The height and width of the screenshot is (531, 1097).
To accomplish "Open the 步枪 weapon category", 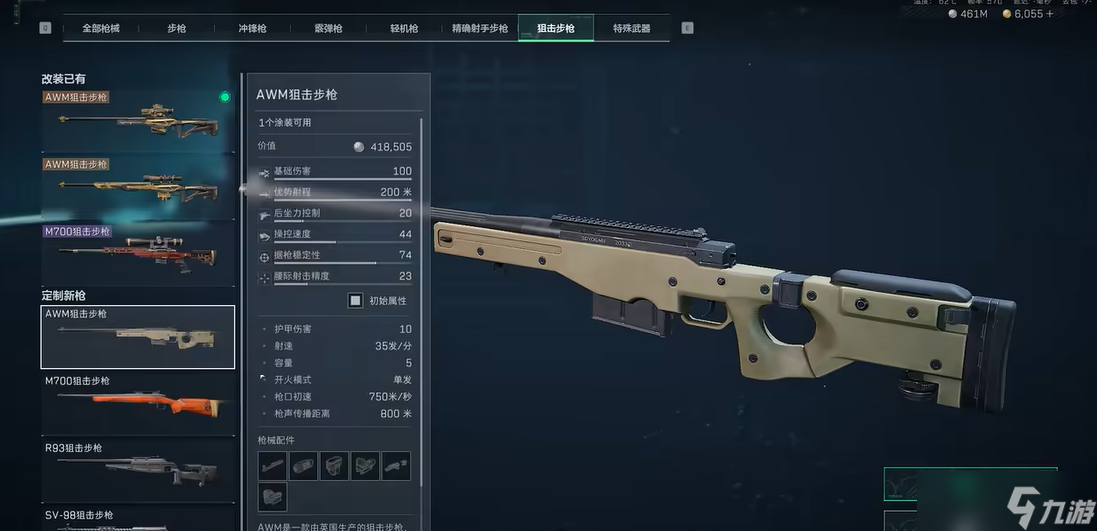I will (176, 28).
